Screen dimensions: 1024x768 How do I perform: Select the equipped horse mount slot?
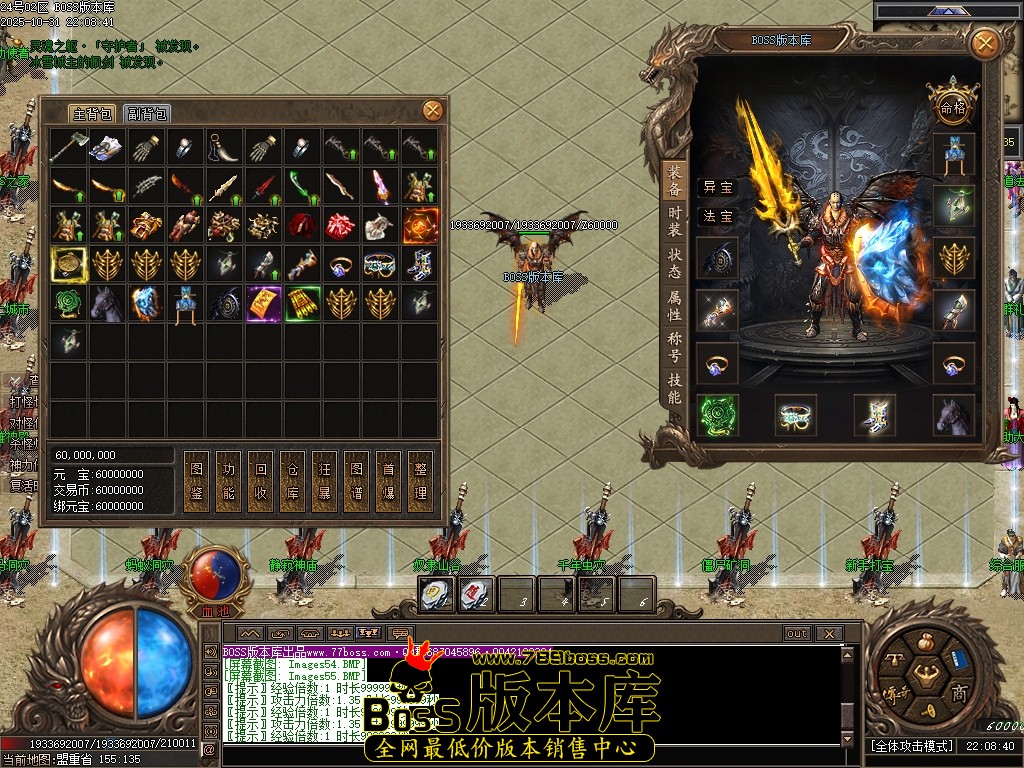pyautogui.click(x=954, y=415)
